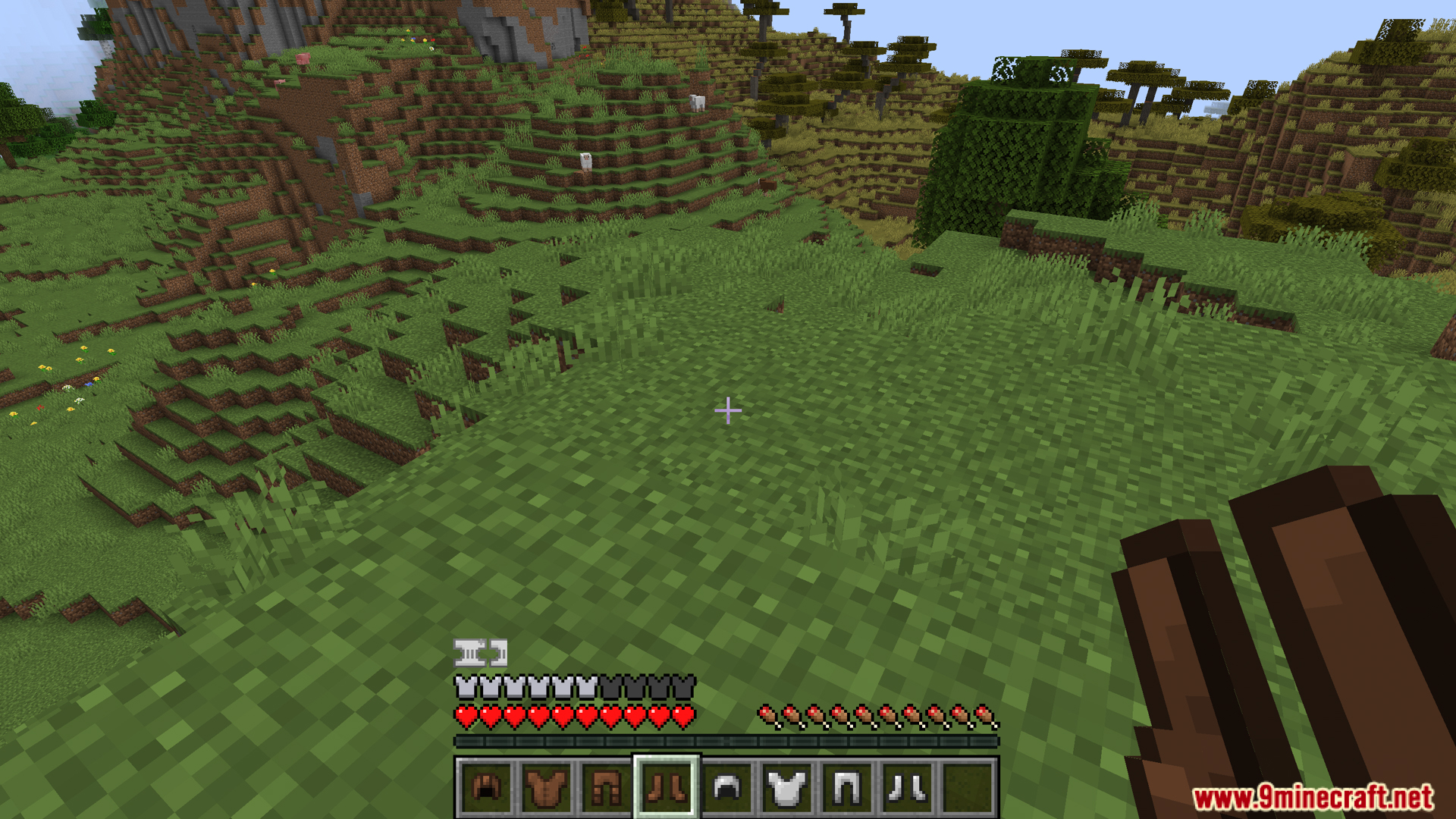Switch to the iron leggings slot
Viewport: 1456px width, 819px height.
847,788
